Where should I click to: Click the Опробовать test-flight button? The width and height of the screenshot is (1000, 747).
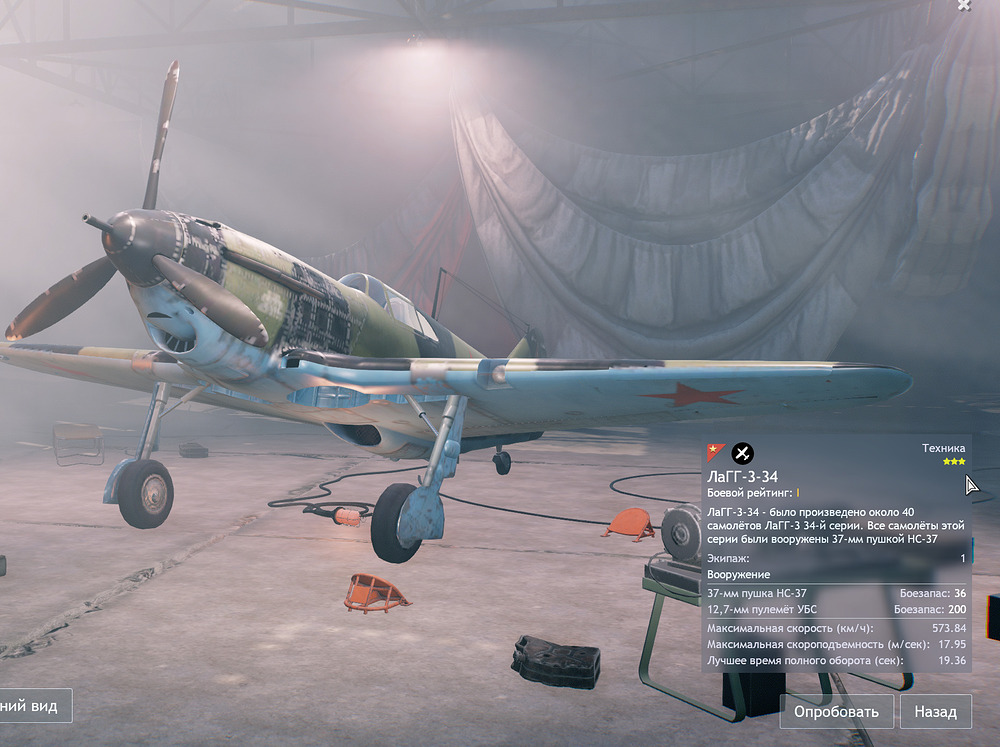pos(836,712)
